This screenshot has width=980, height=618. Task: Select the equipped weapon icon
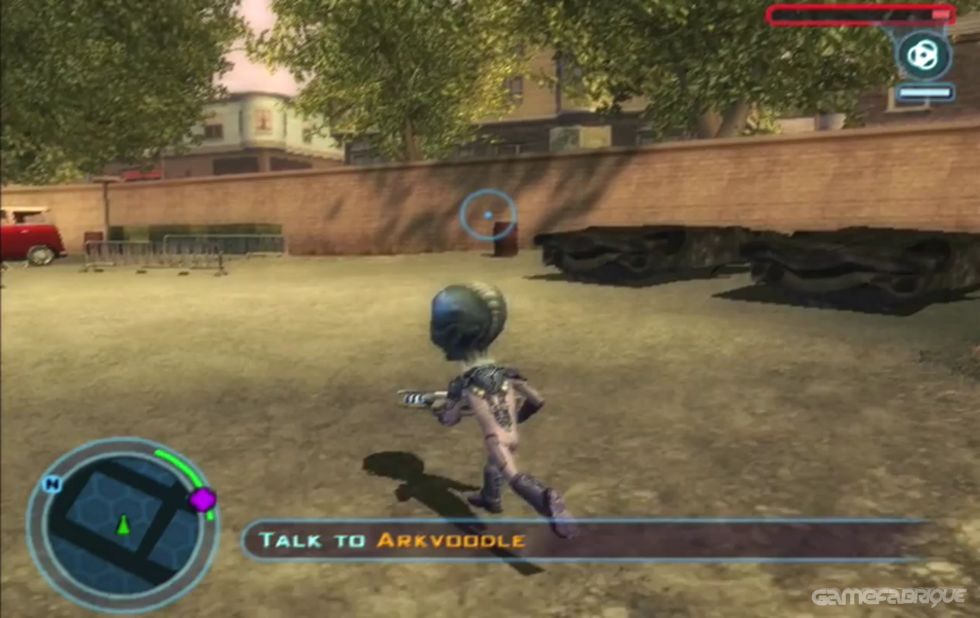pyautogui.click(x=923, y=55)
